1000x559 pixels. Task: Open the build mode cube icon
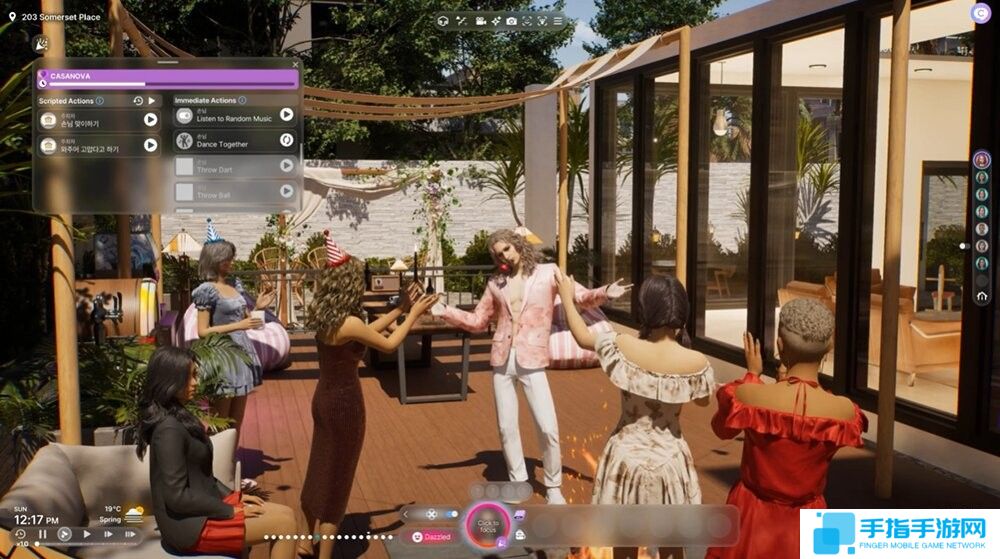pos(443,20)
